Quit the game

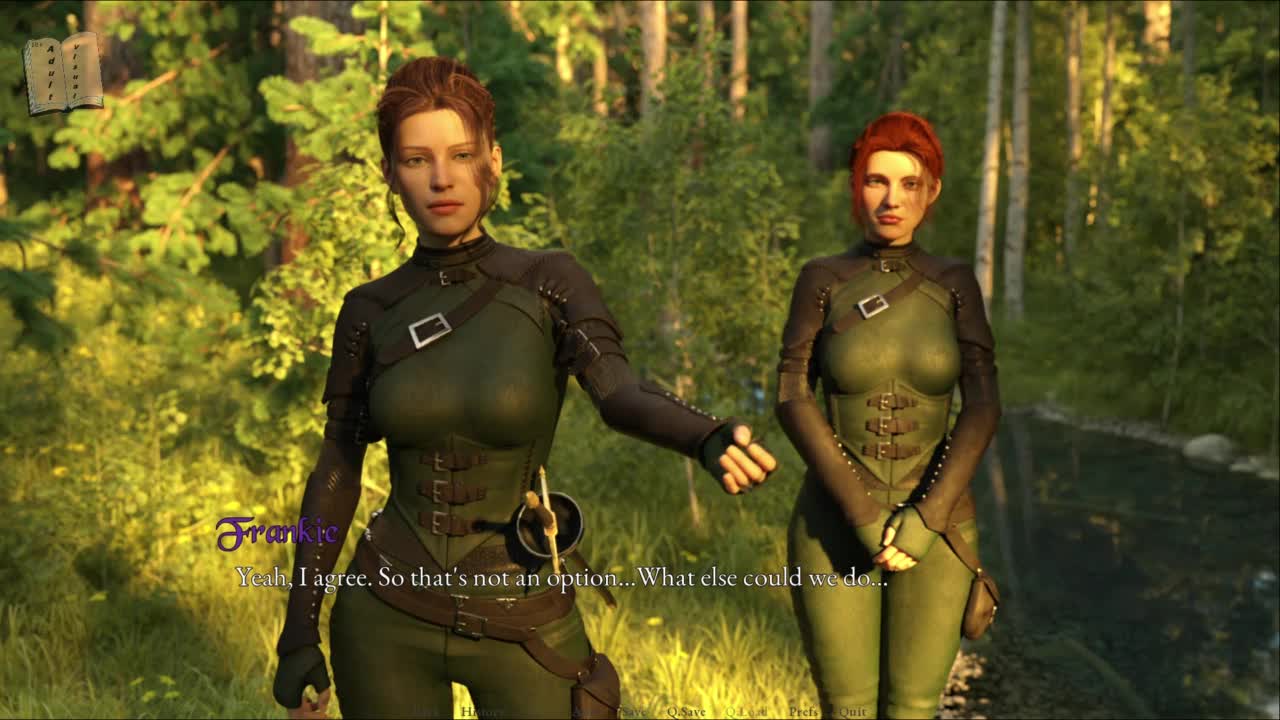pyautogui.click(x=853, y=712)
